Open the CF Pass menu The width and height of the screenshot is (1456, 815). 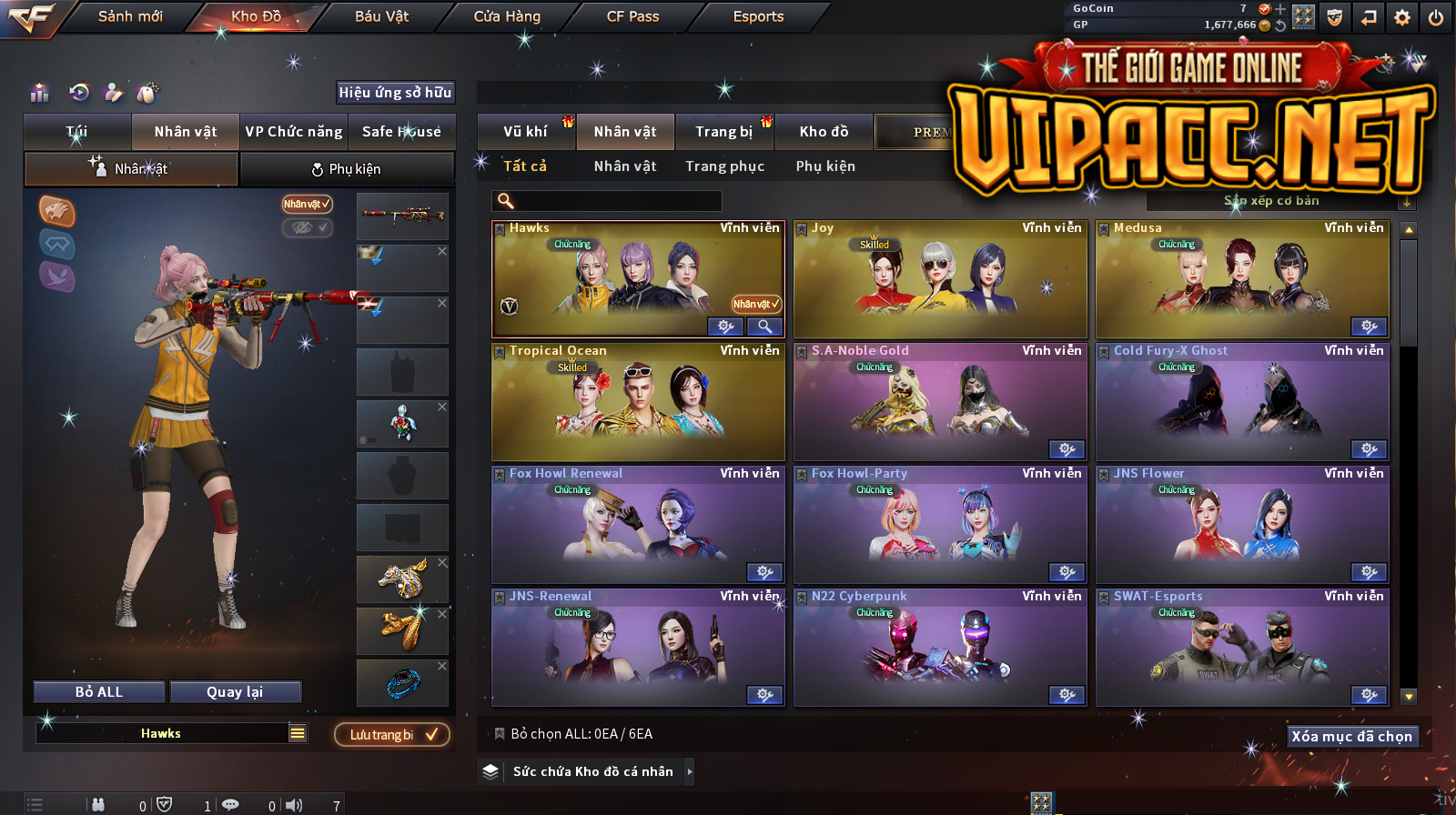pyautogui.click(x=632, y=16)
